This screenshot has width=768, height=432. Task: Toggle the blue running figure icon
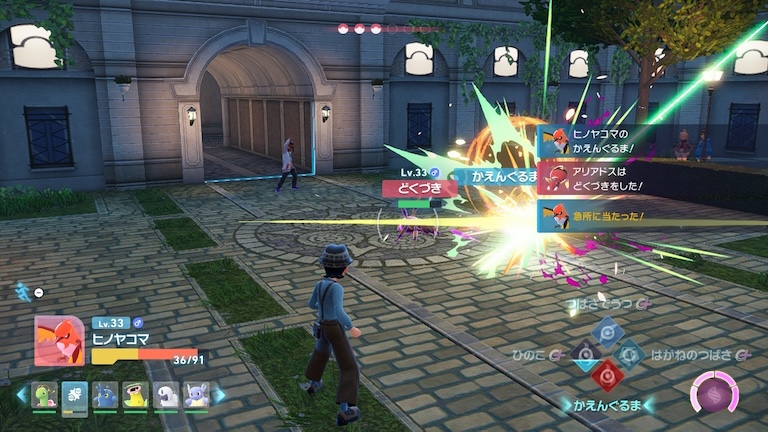pos(21,291)
